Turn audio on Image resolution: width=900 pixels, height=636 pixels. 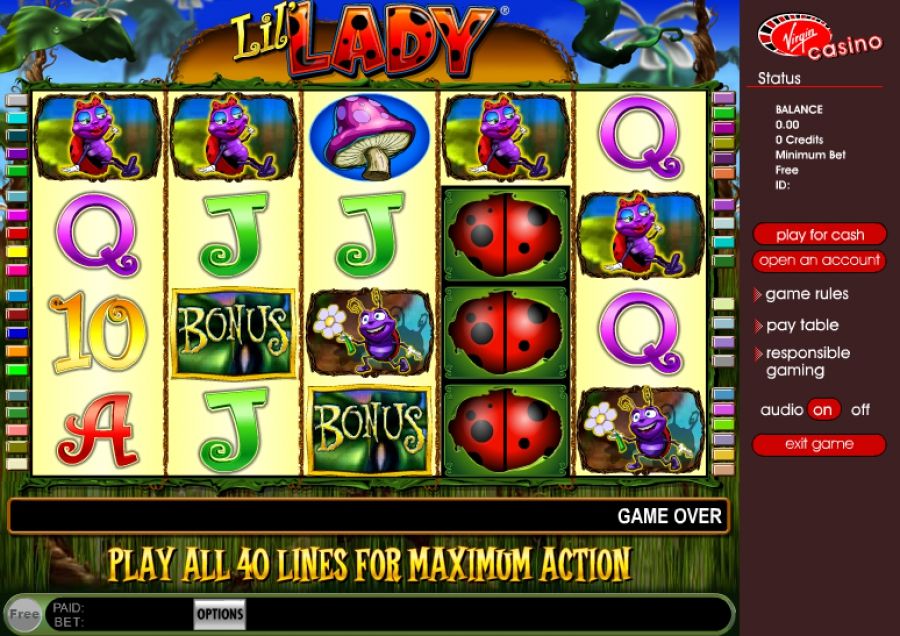coord(824,410)
